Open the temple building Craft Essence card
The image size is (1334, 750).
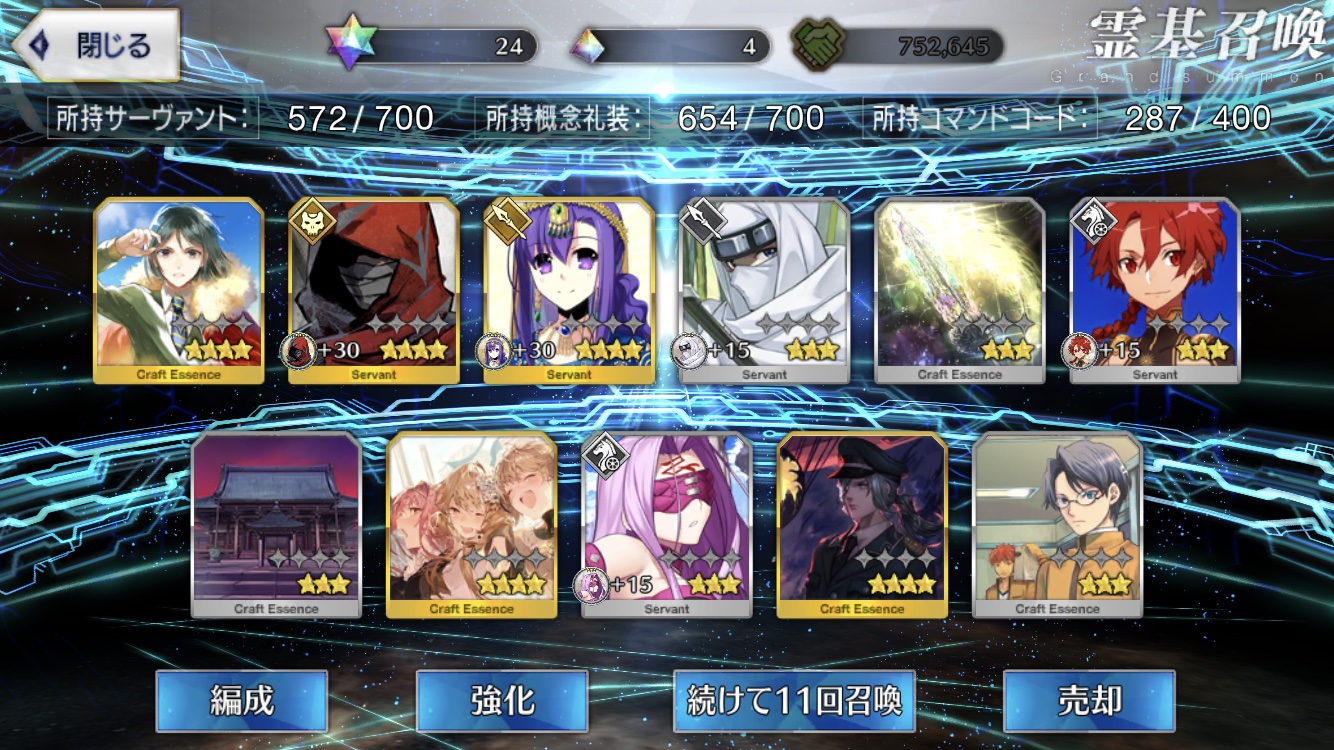pyautogui.click(x=276, y=524)
